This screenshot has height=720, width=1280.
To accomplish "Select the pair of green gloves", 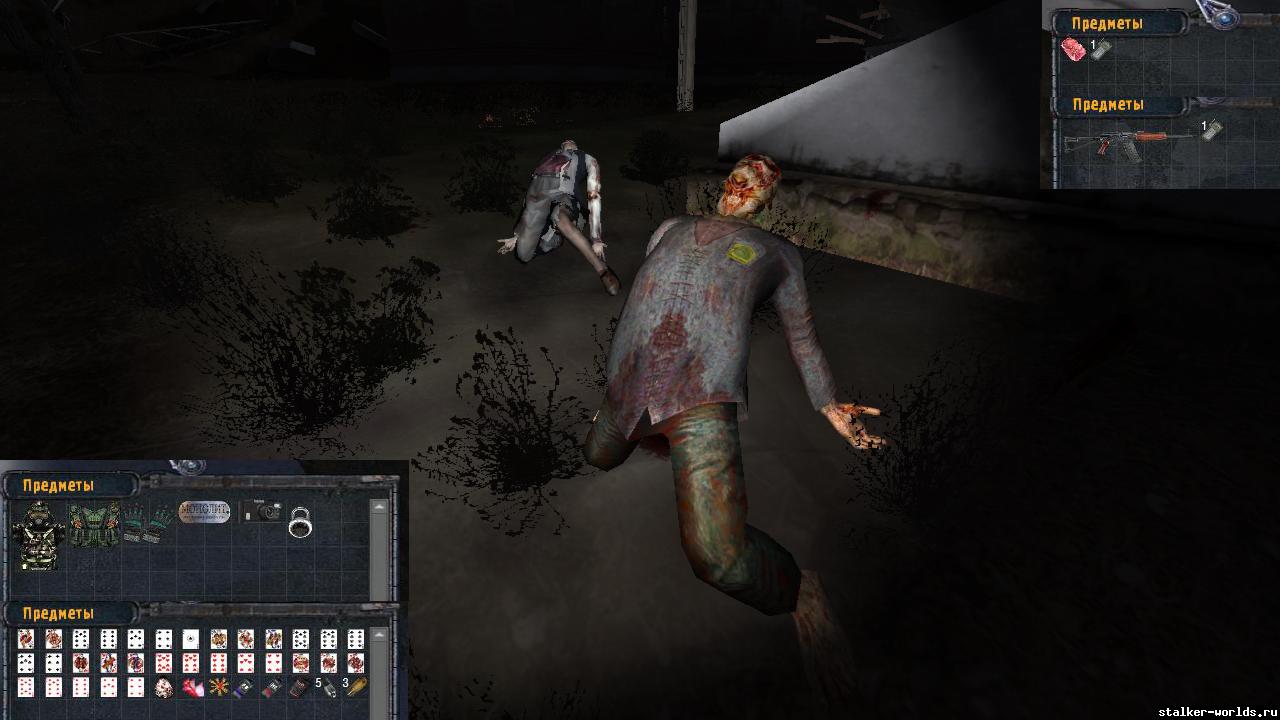I will coord(148,522).
